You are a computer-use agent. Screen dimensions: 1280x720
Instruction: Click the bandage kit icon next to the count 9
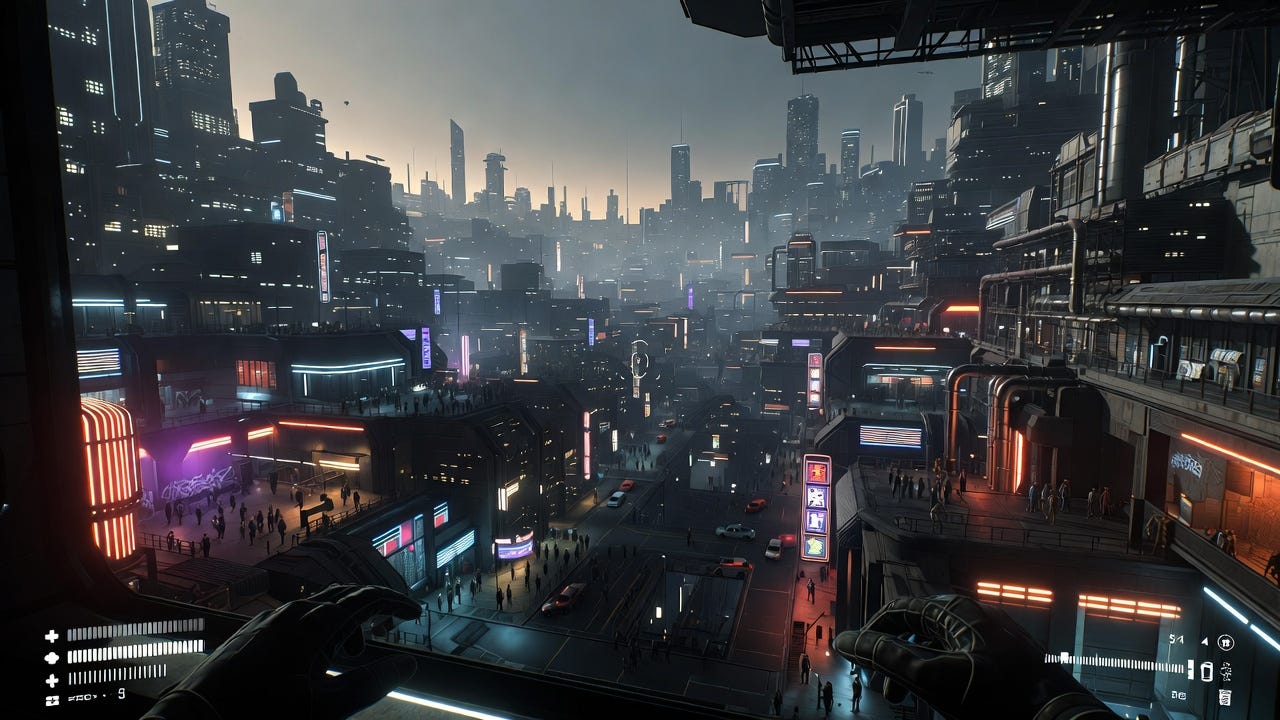[x=51, y=699]
